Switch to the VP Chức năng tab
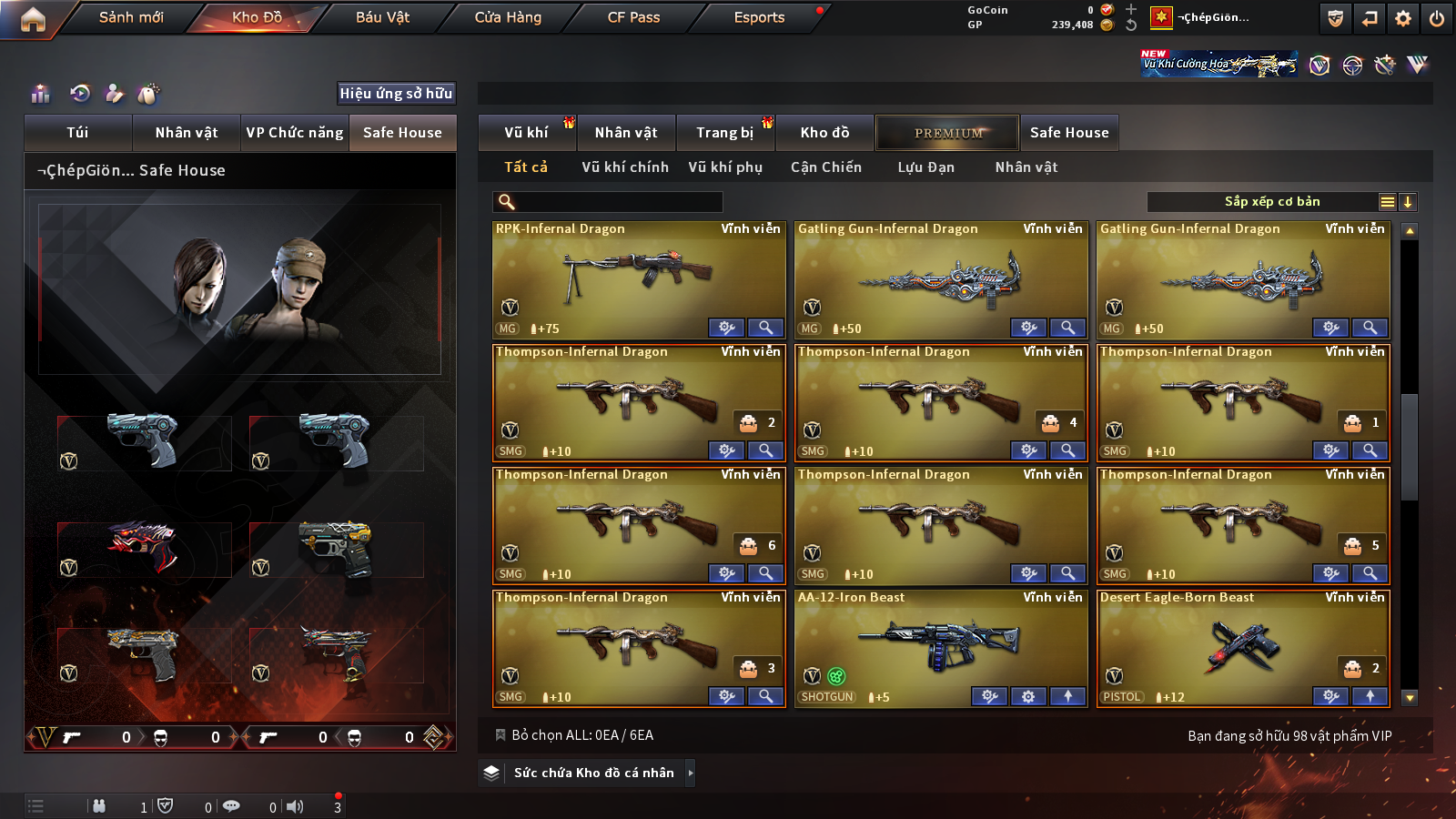 [x=295, y=133]
